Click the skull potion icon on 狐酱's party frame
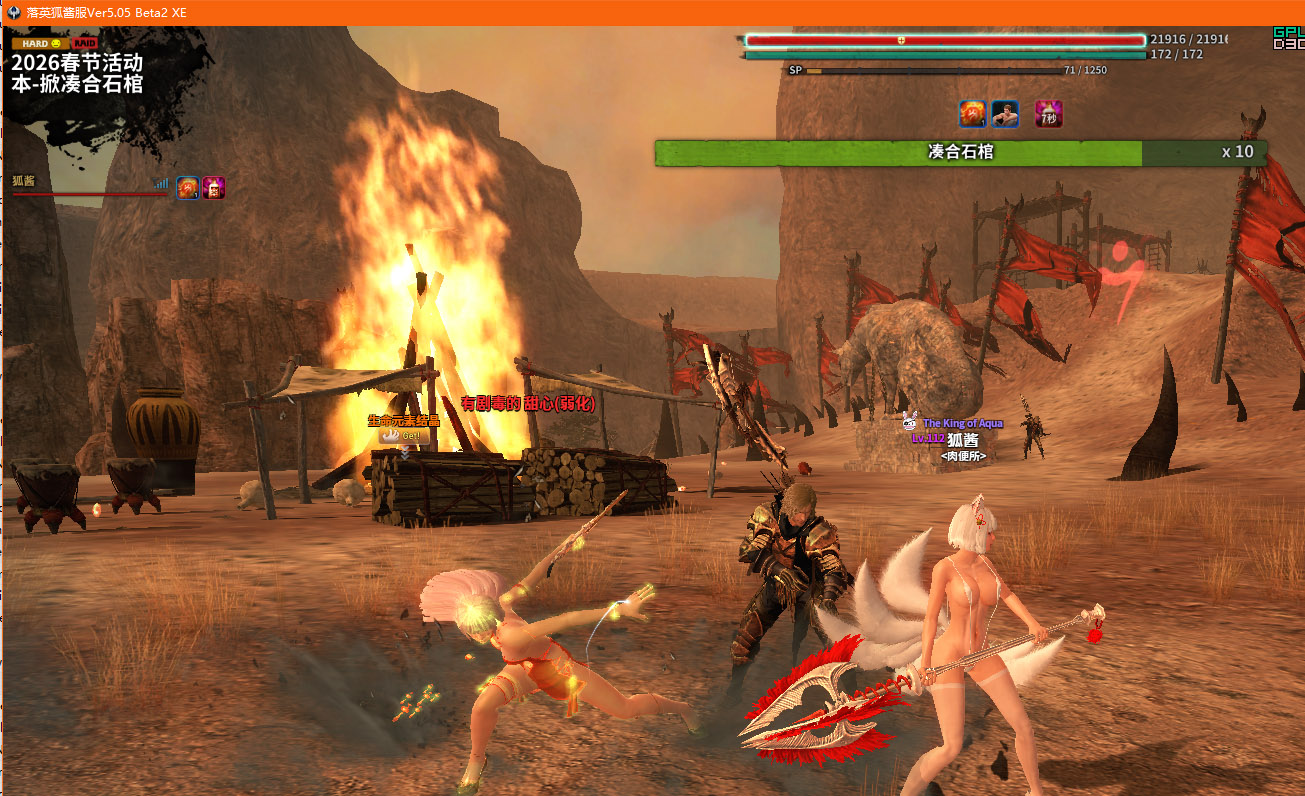The width and height of the screenshot is (1305, 796). (214, 188)
